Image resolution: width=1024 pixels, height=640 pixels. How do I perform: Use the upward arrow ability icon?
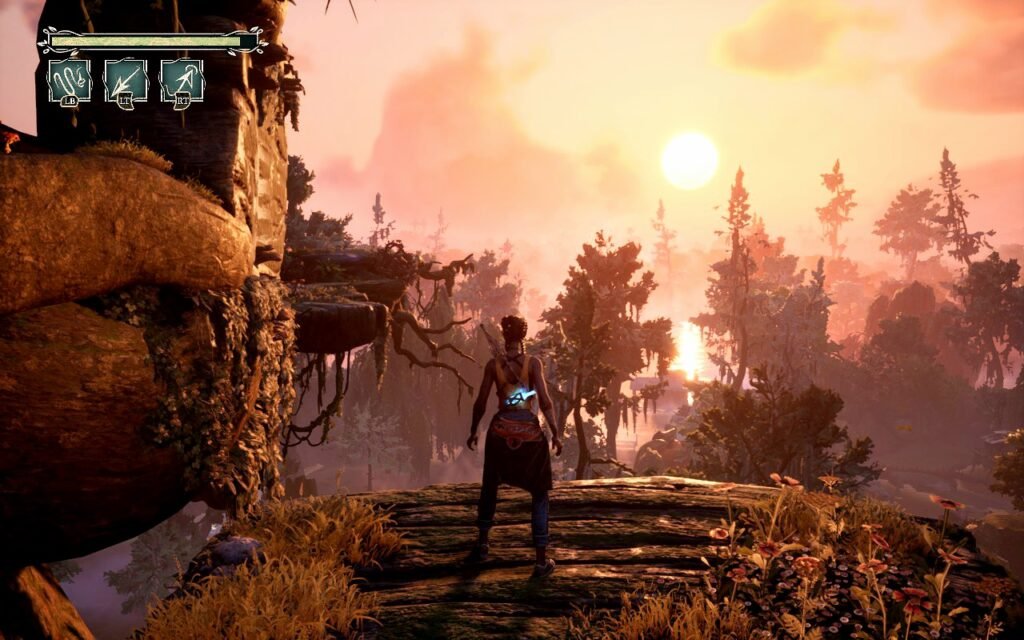tap(182, 80)
